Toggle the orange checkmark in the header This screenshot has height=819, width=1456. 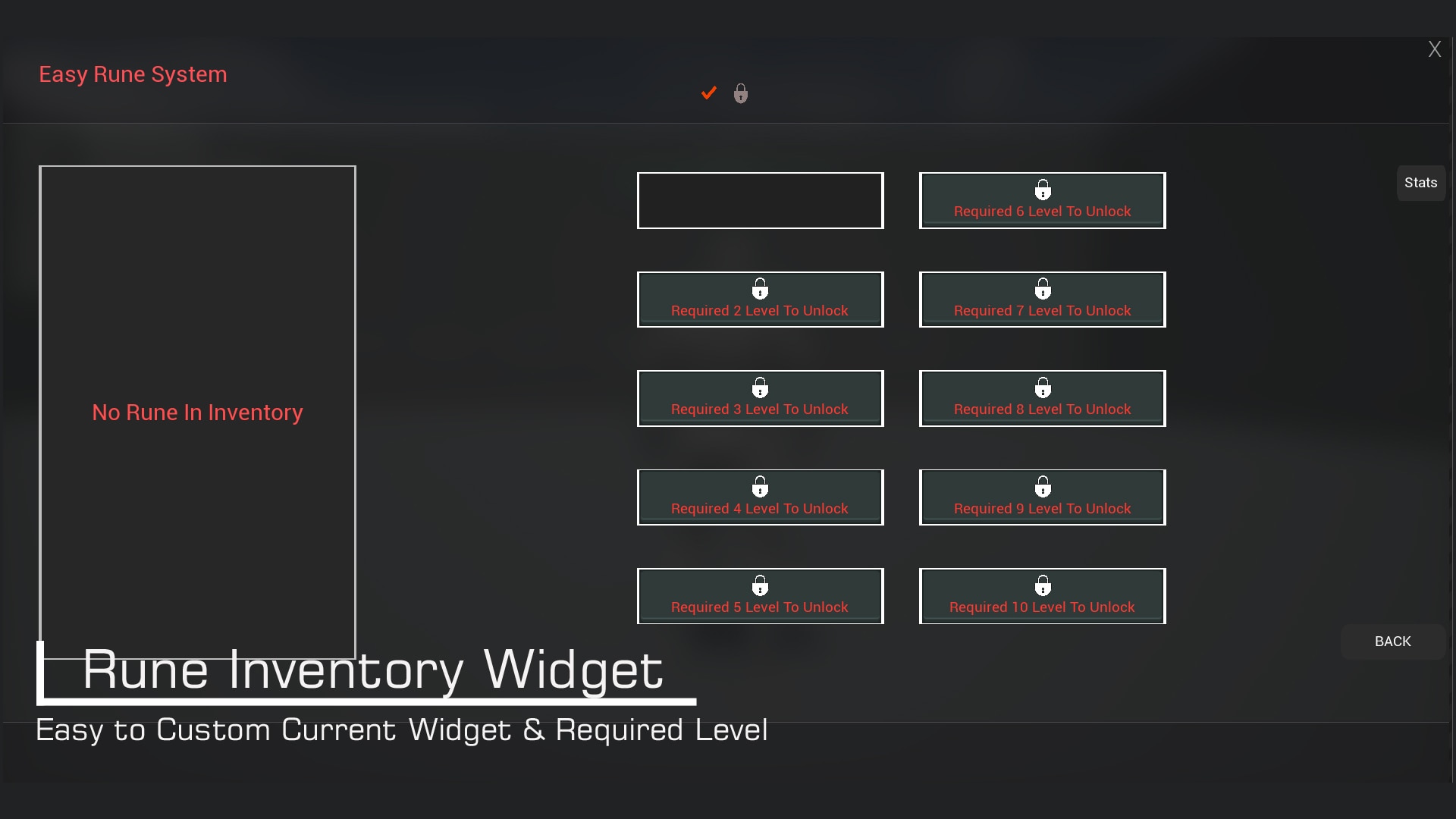(x=708, y=93)
